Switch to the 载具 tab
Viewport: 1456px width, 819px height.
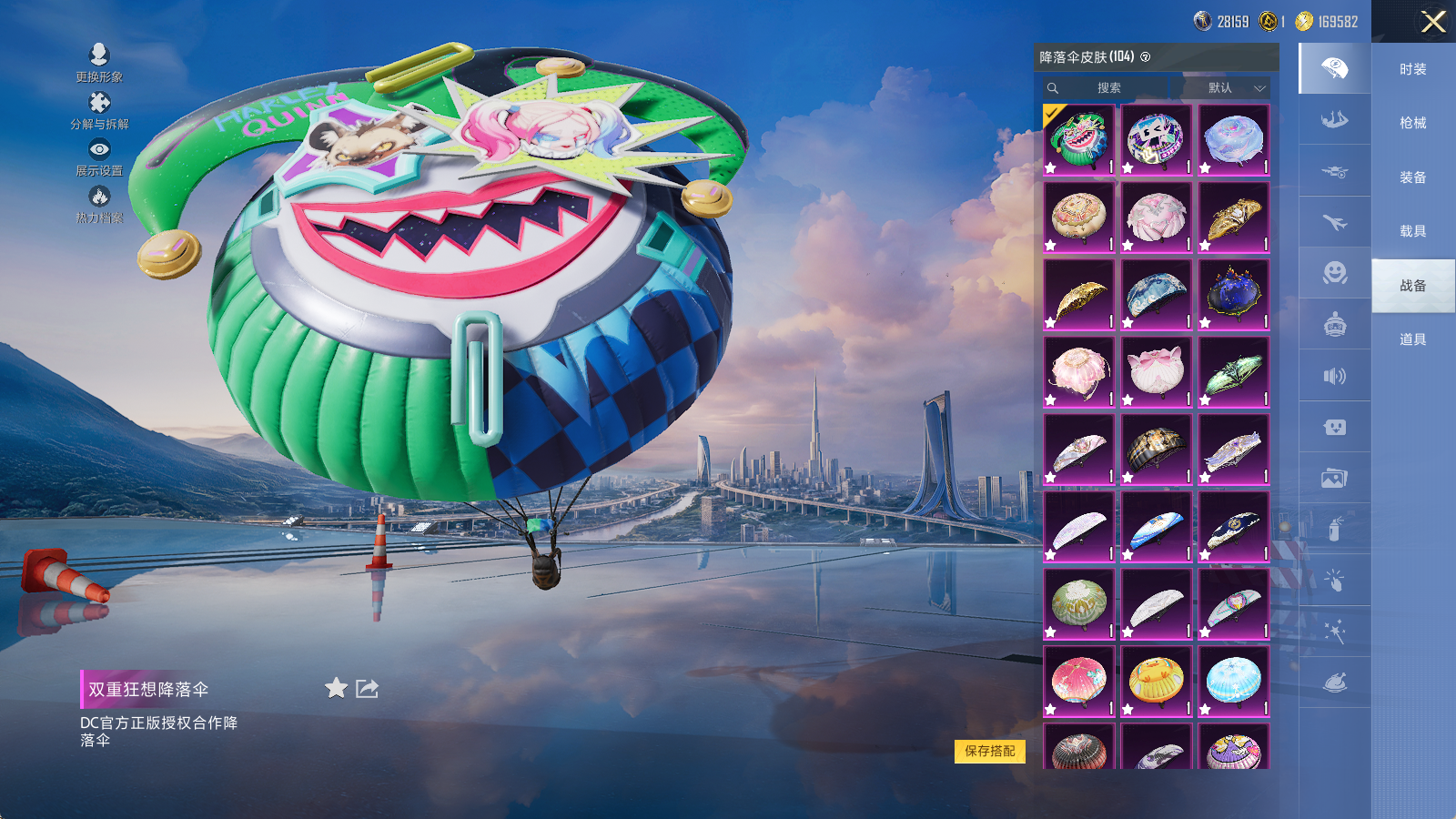tap(1412, 231)
